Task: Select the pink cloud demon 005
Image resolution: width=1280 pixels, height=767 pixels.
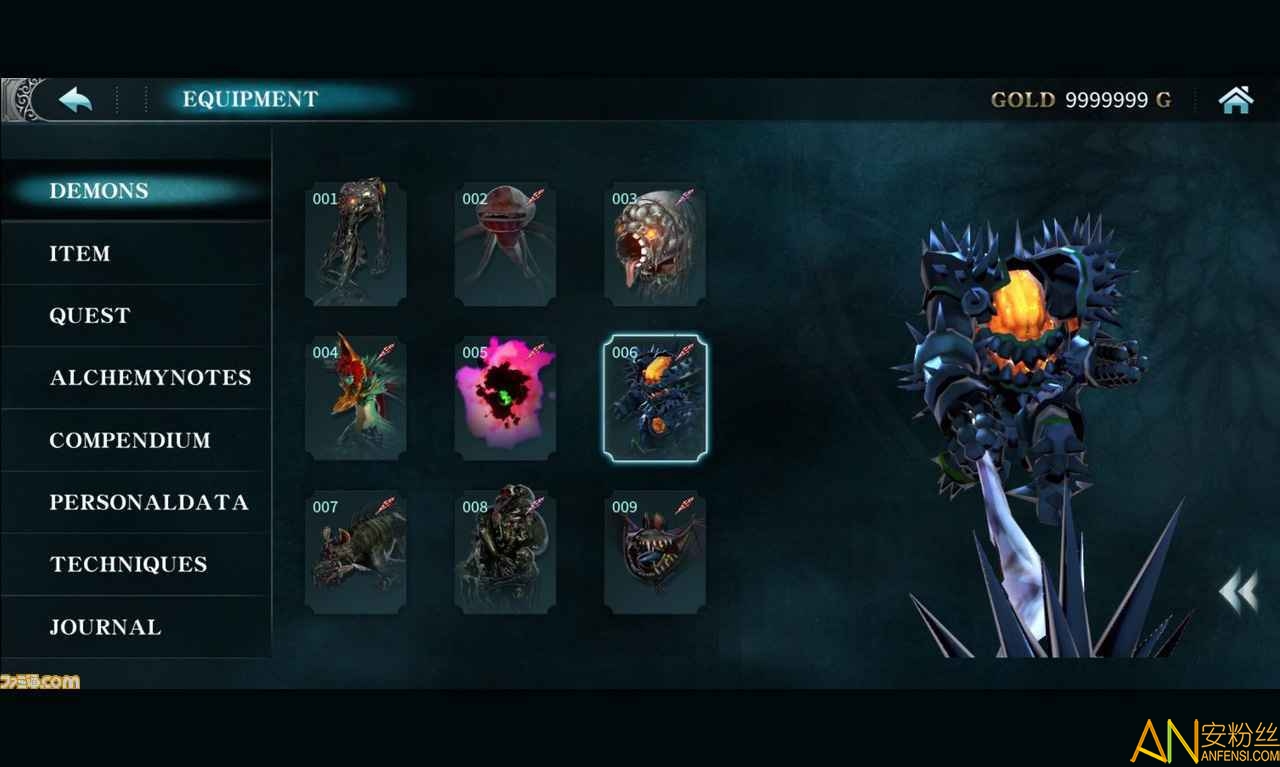Action: (x=505, y=398)
